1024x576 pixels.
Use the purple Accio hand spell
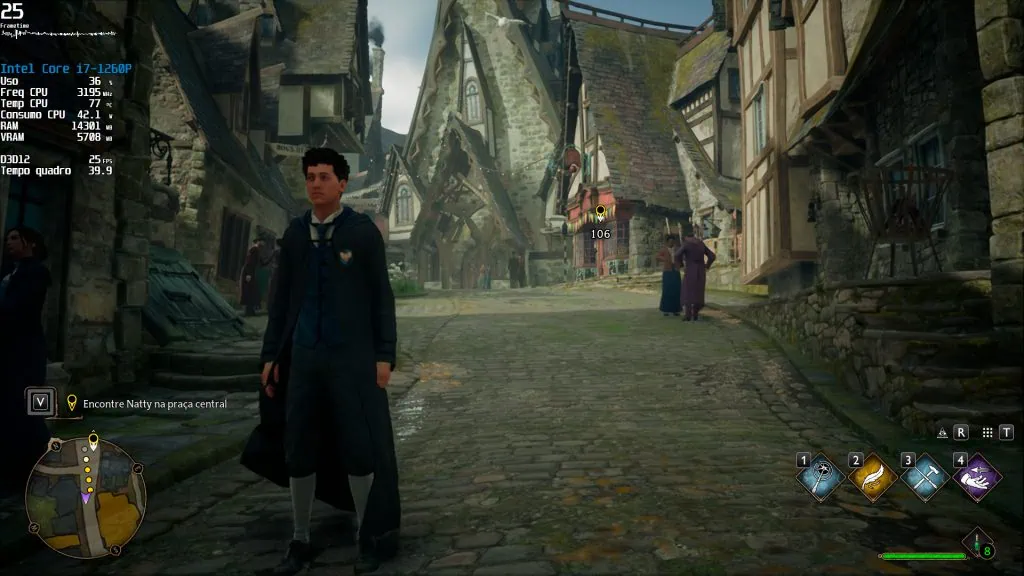coord(976,477)
